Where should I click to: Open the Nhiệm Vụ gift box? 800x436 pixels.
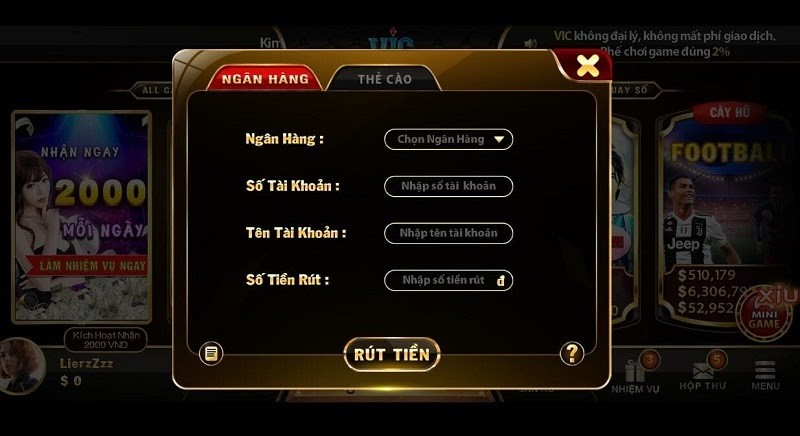point(635,373)
